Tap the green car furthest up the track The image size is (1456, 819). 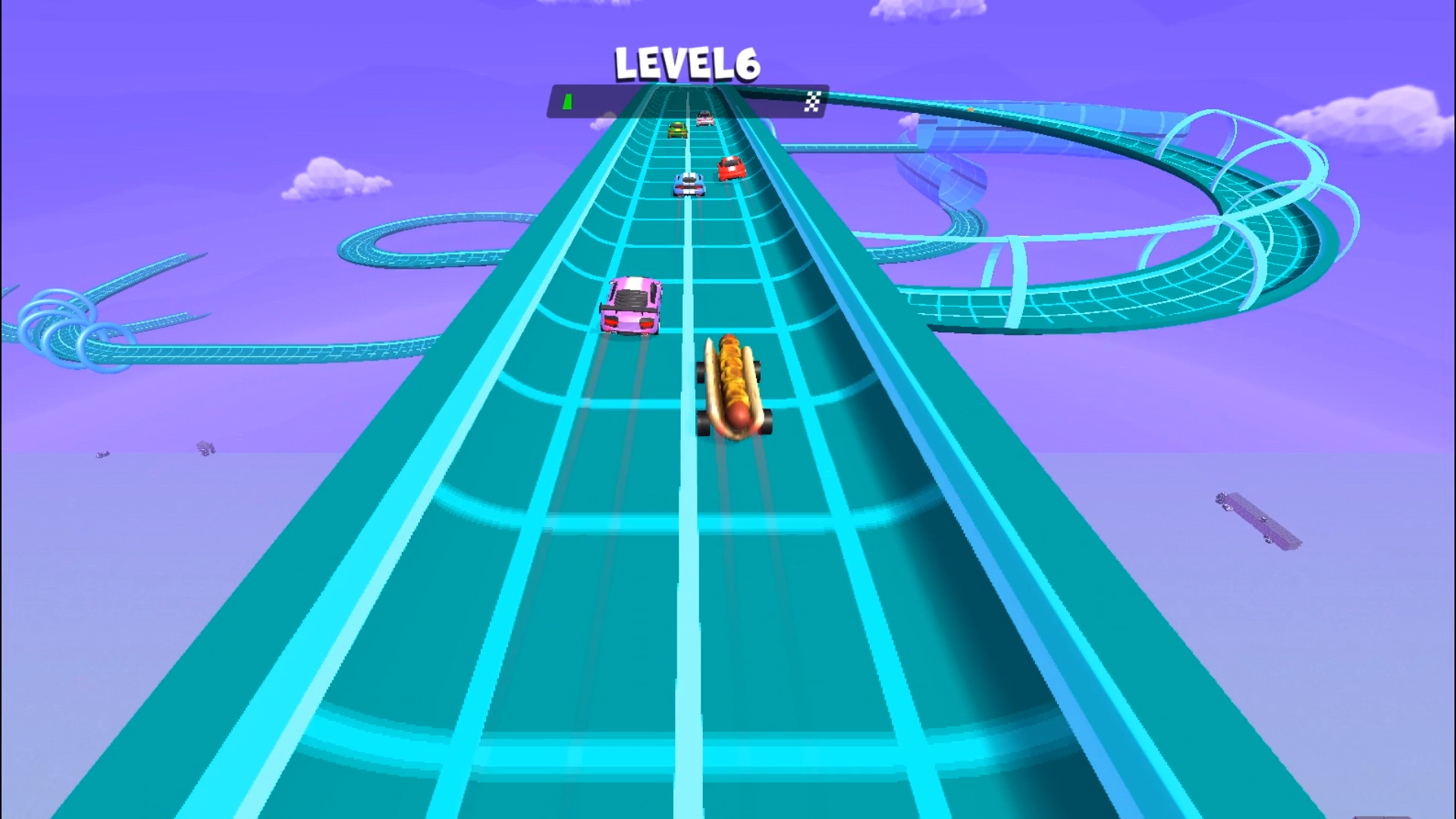(x=677, y=130)
